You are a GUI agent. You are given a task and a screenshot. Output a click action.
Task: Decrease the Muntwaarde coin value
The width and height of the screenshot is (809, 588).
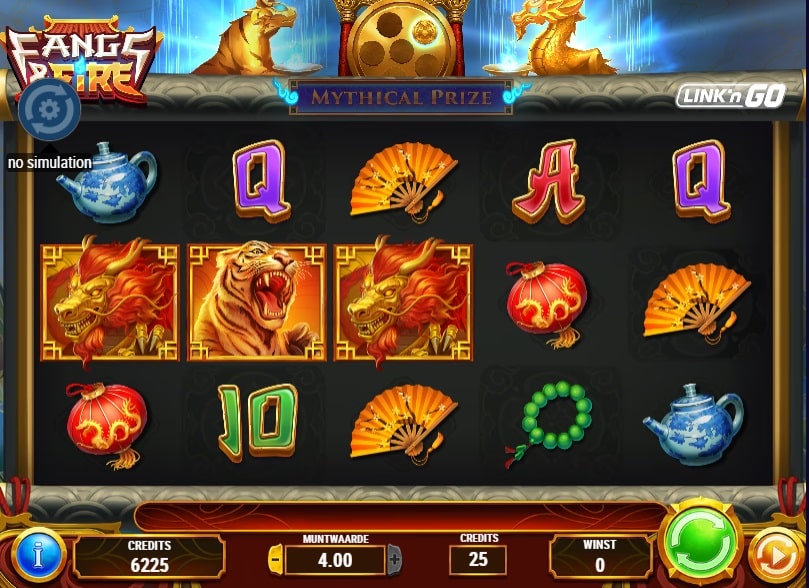tap(277, 559)
